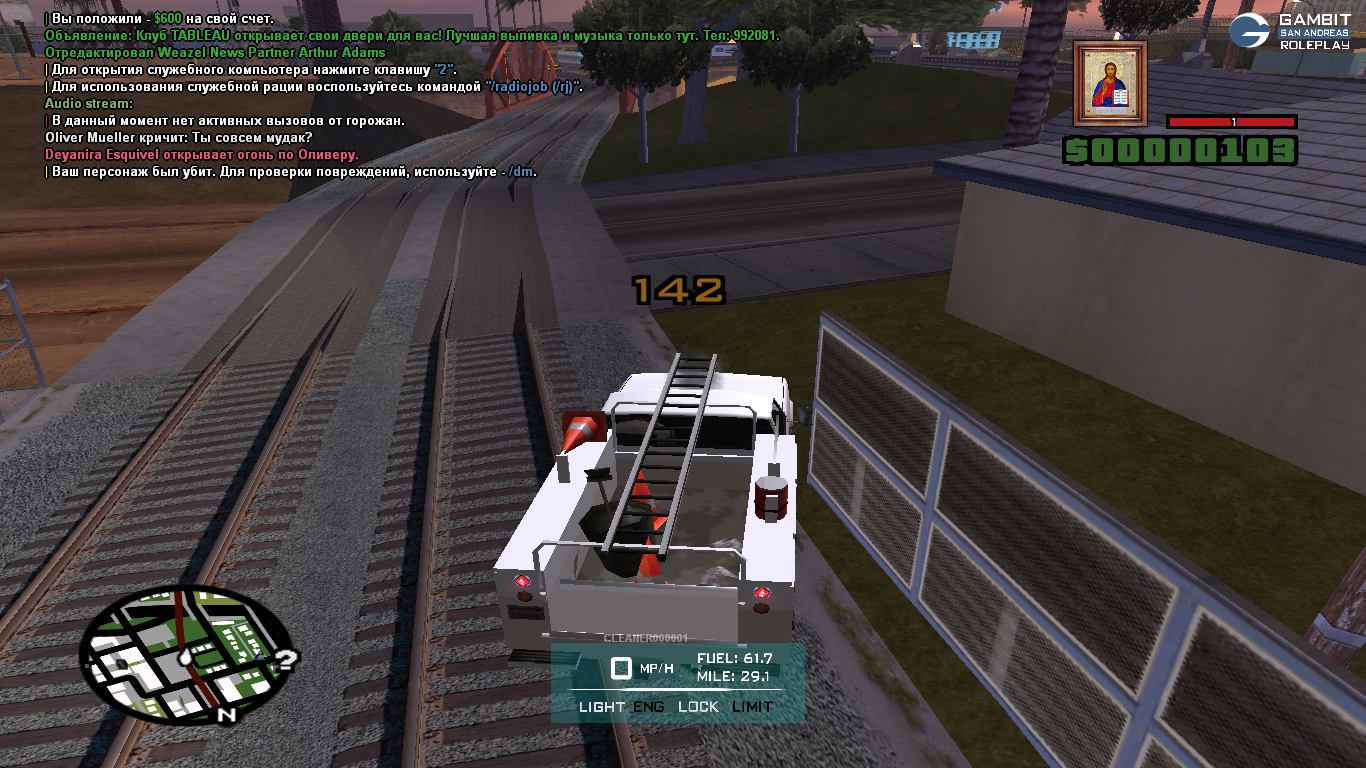The width and height of the screenshot is (1366, 768).
Task: Toggle the LIGHT indicator on the speedometer
Action: coord(602,707)
